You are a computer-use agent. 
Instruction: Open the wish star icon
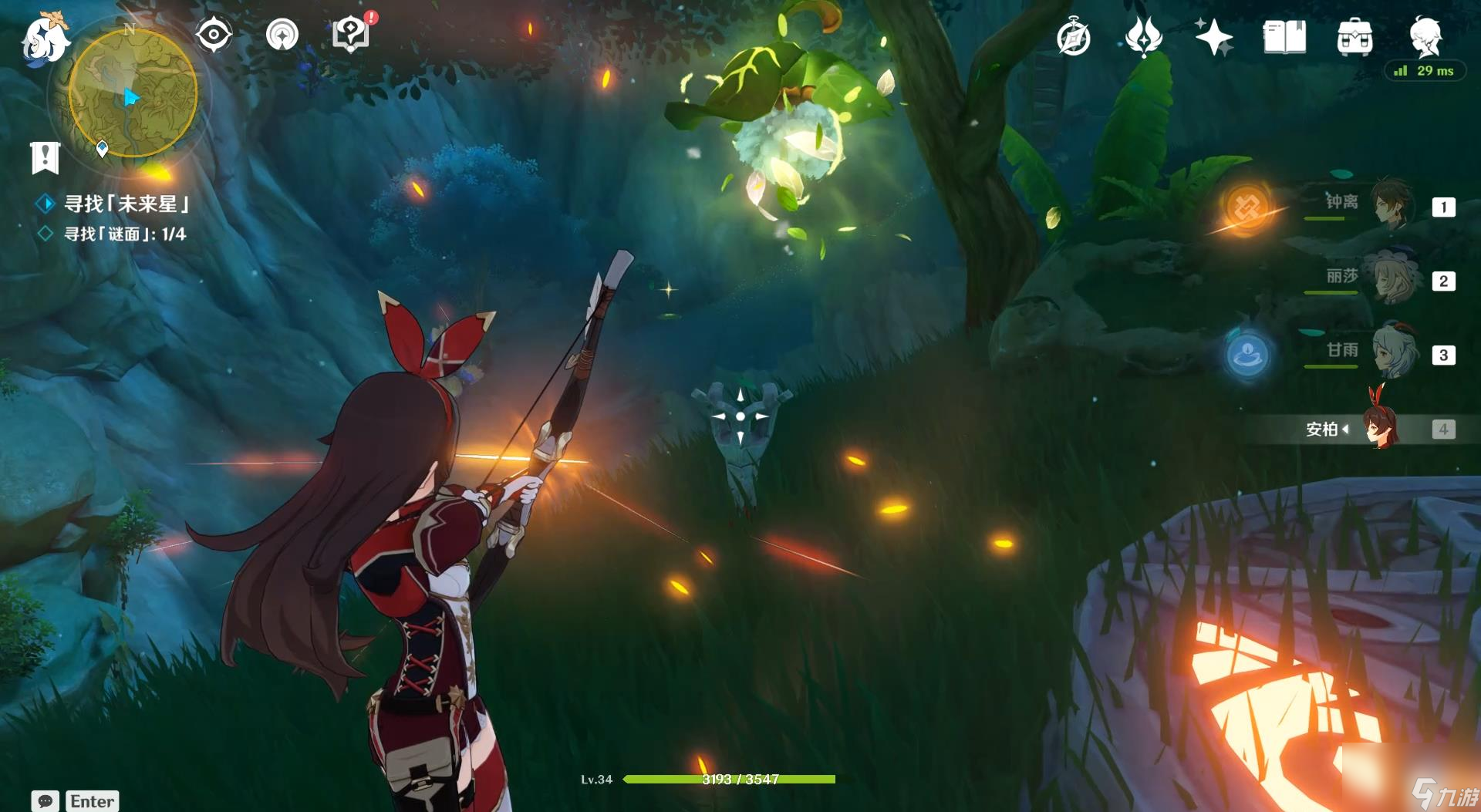click(1213, 37)
